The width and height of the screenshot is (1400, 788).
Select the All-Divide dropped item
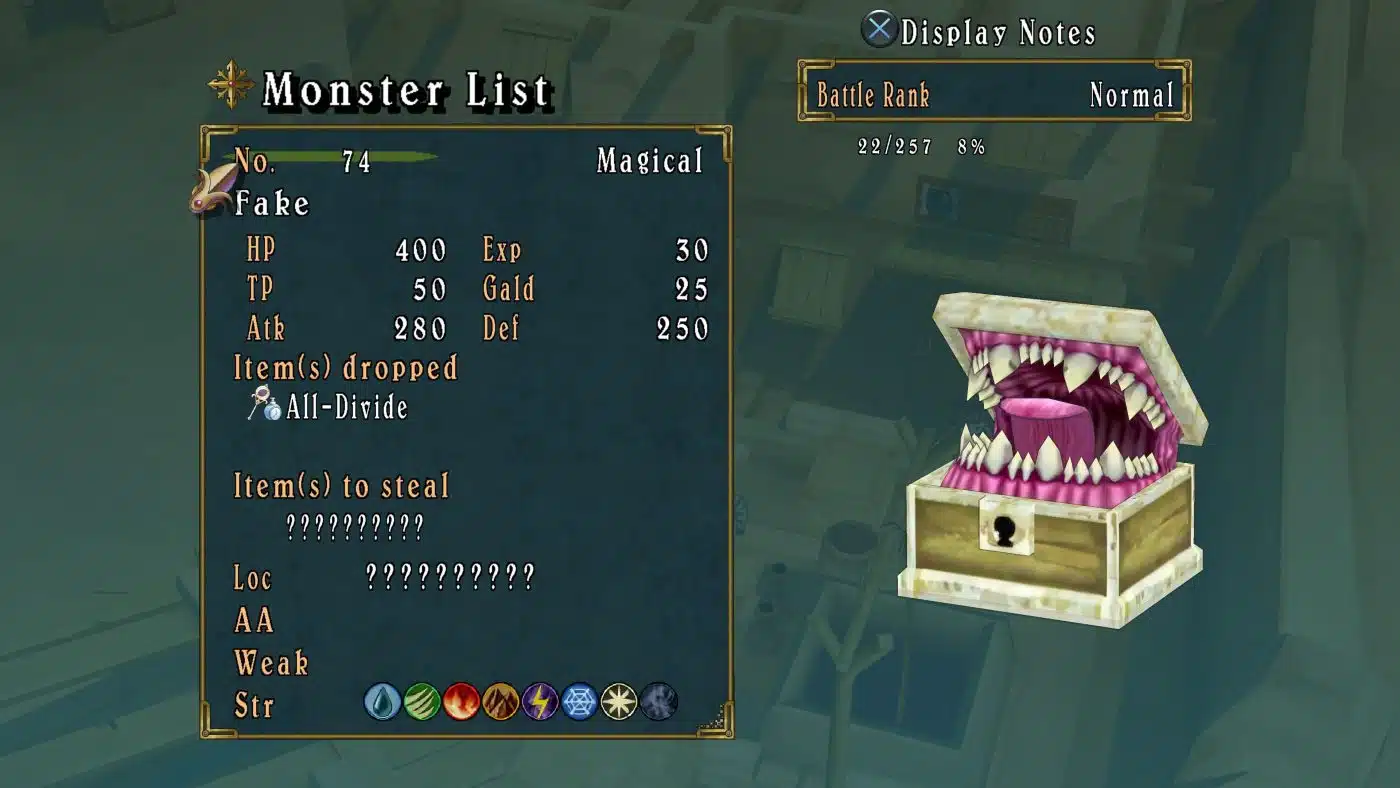(346, 407)
